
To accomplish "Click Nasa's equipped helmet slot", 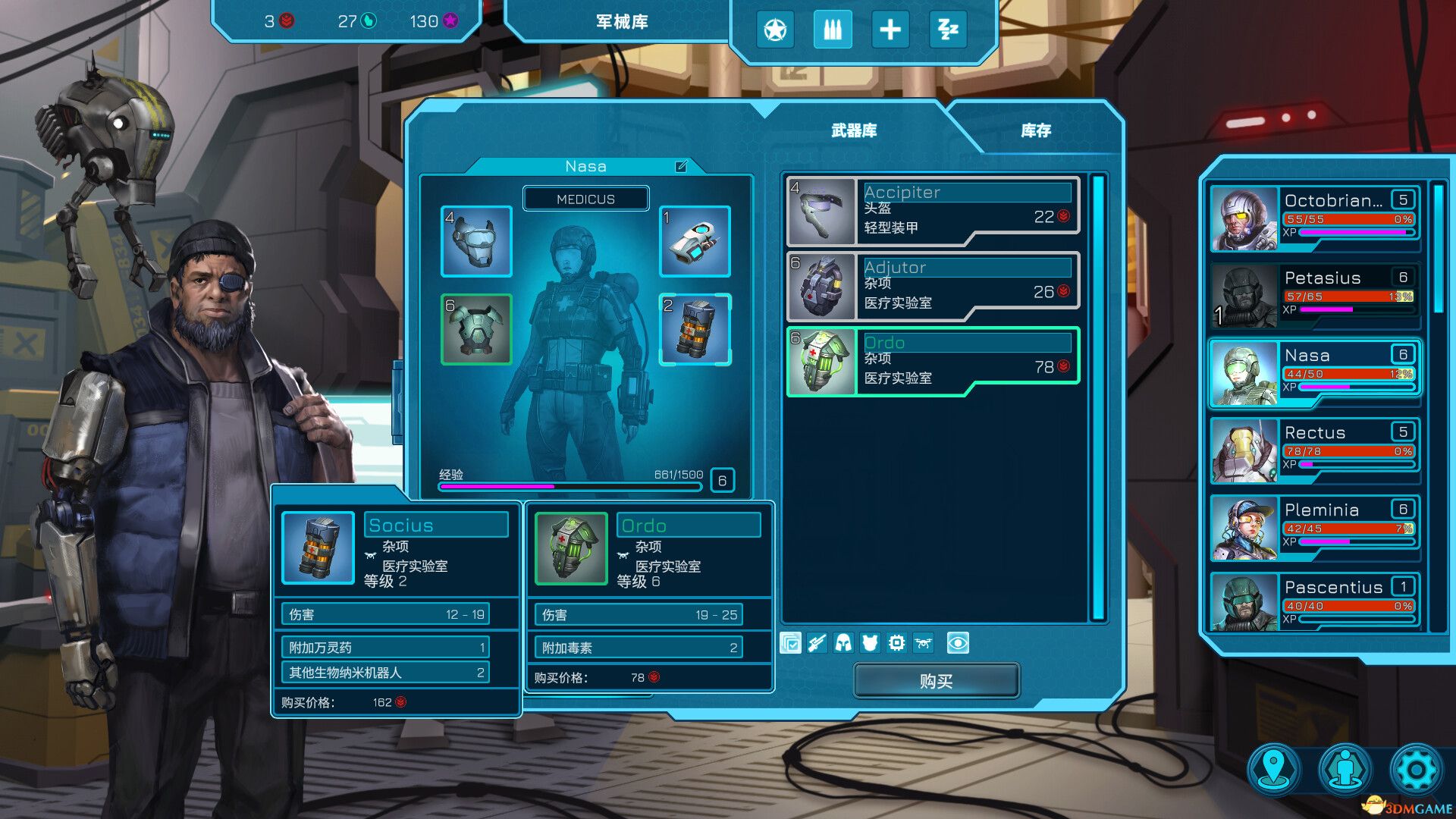I will (x=476, y=241).
